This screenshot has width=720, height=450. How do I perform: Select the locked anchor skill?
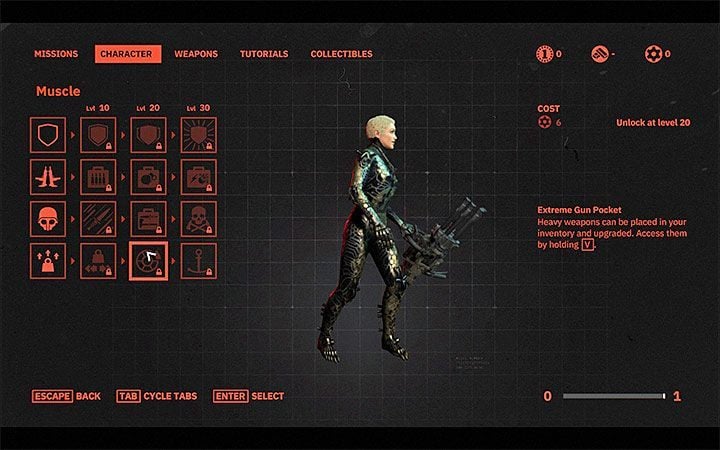[198, 261]
